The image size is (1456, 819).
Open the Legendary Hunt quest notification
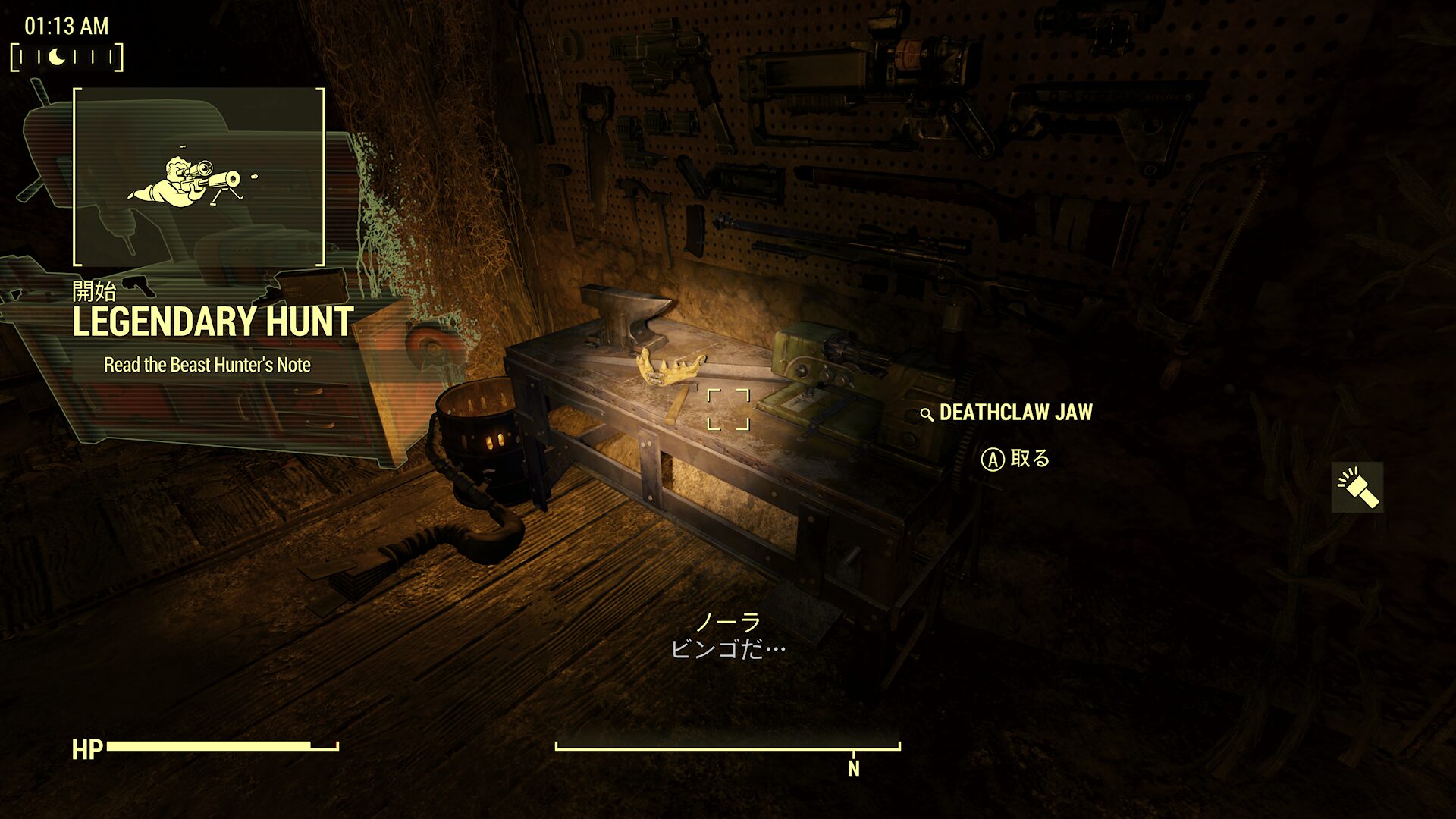click(x=213, y=322)
